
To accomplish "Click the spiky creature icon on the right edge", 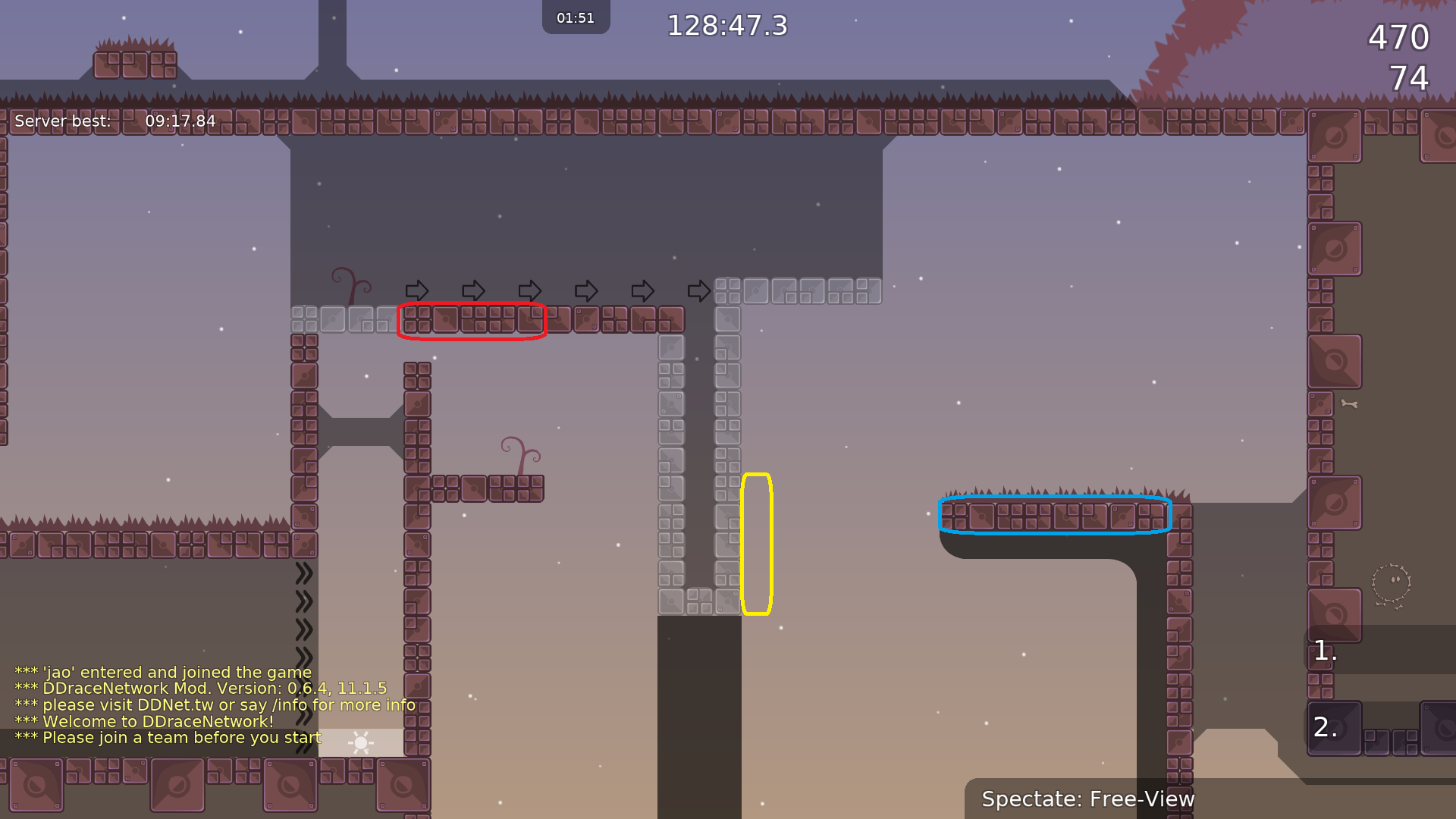I will click(x=1392, y=584).
